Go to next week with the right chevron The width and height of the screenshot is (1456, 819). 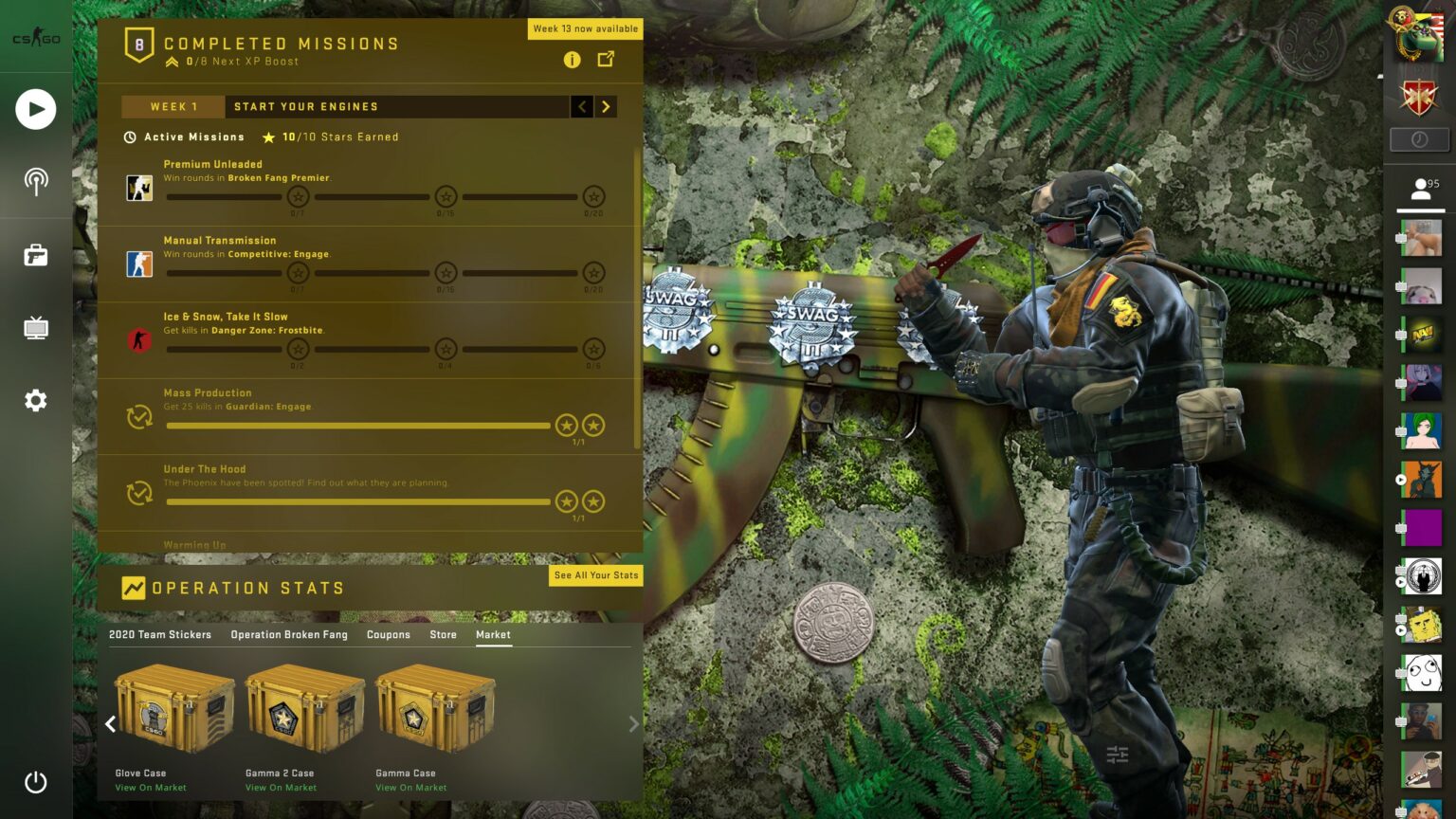606,106
